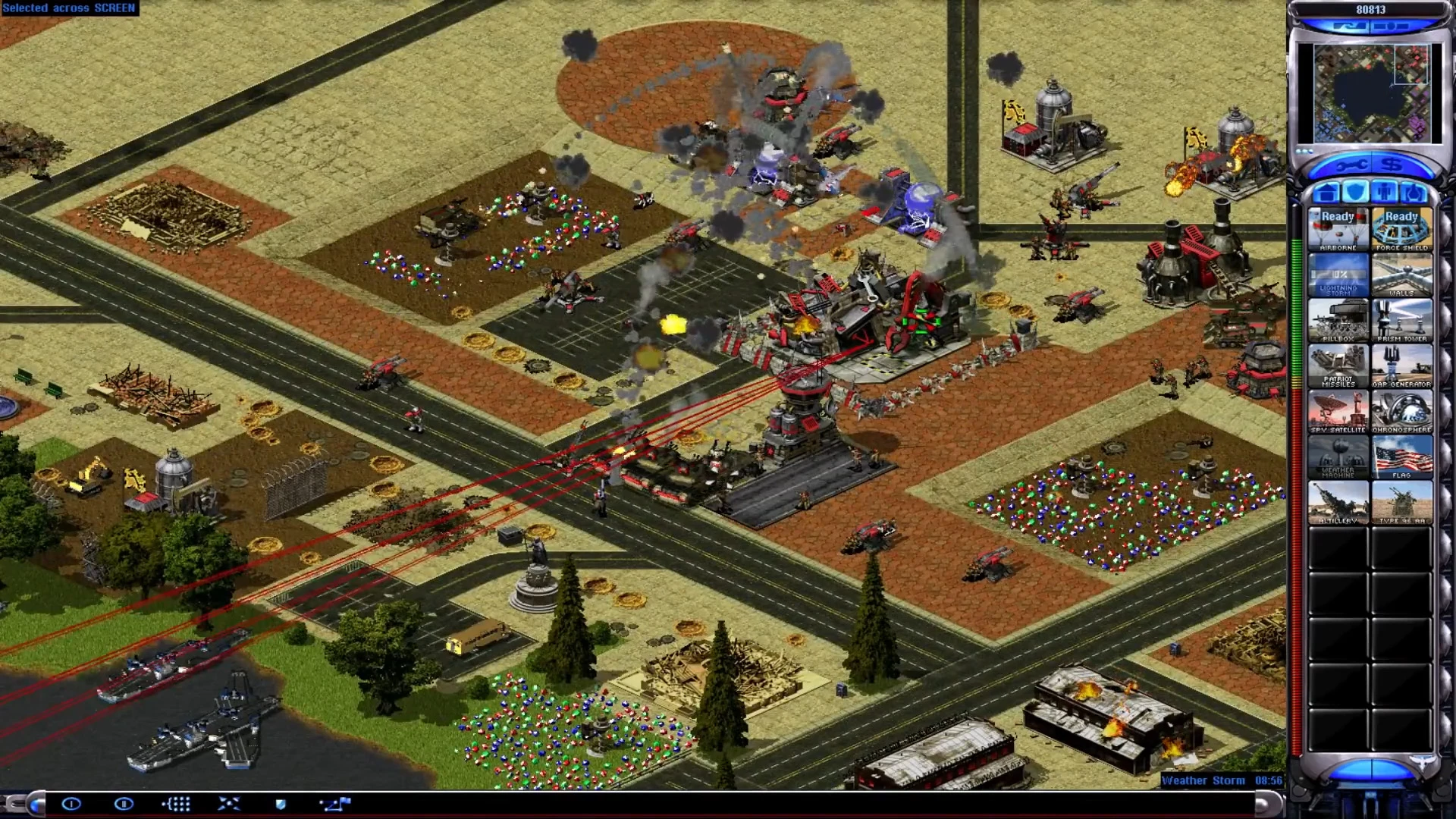Select the Gap Generator build icon

pos(1402,368)
